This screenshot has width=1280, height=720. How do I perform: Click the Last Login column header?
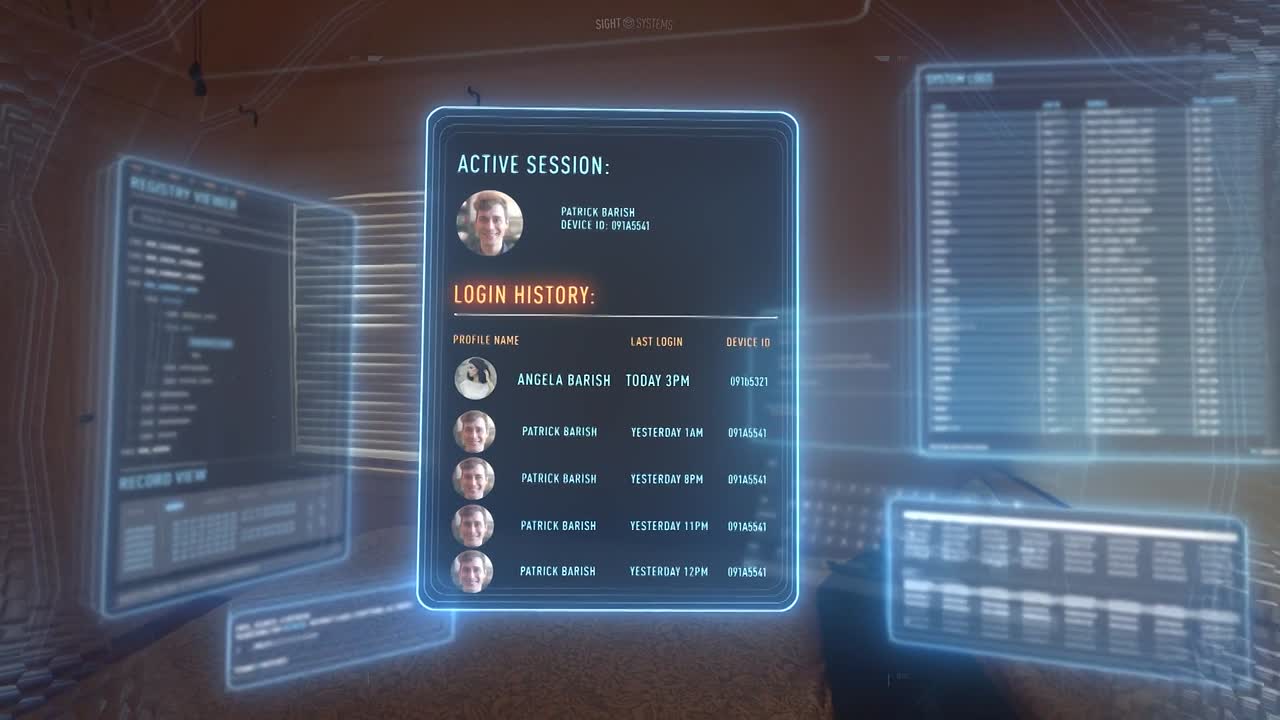coord(656,342)
